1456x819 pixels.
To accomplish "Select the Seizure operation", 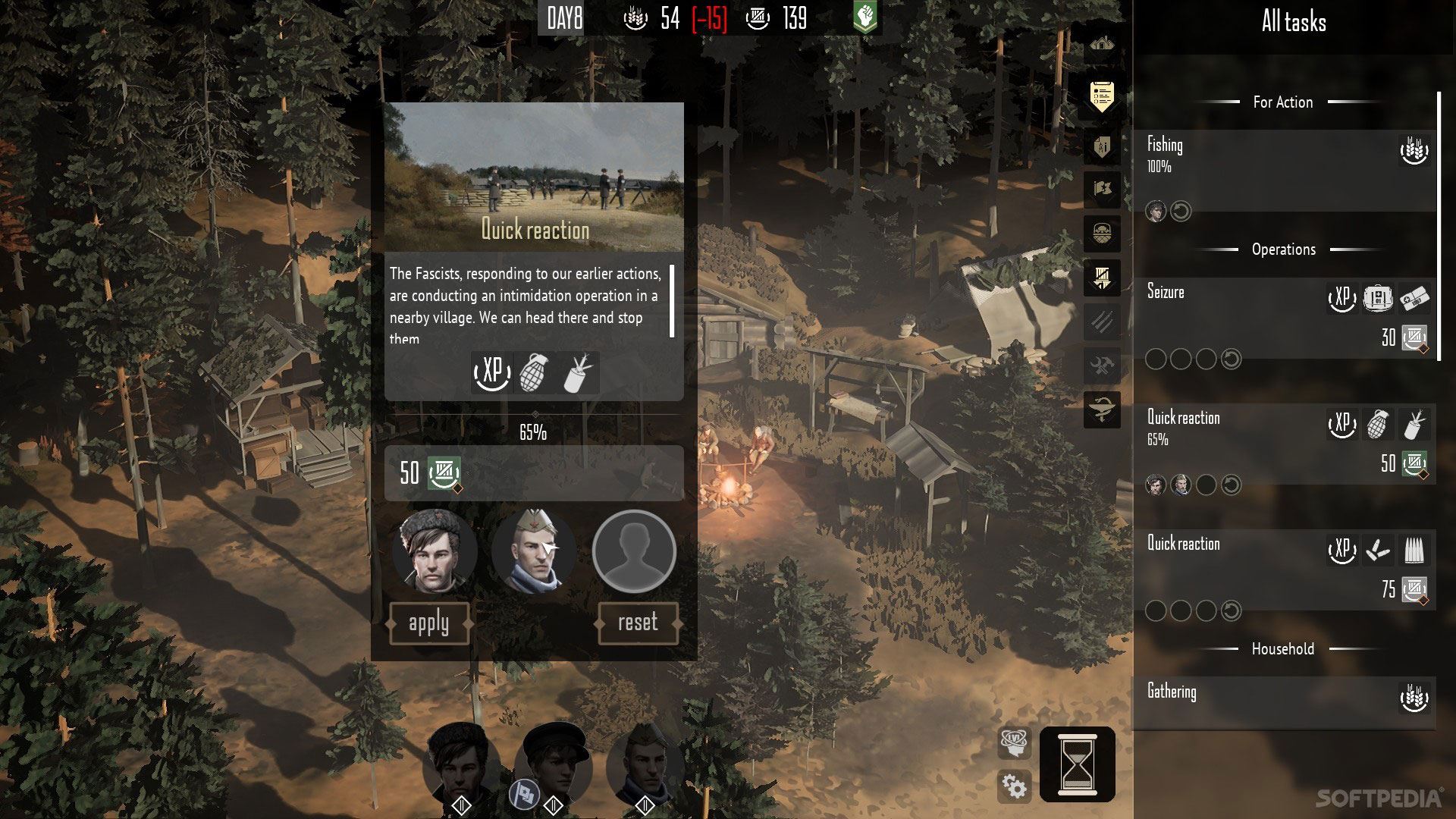I will pos(1283,318).
